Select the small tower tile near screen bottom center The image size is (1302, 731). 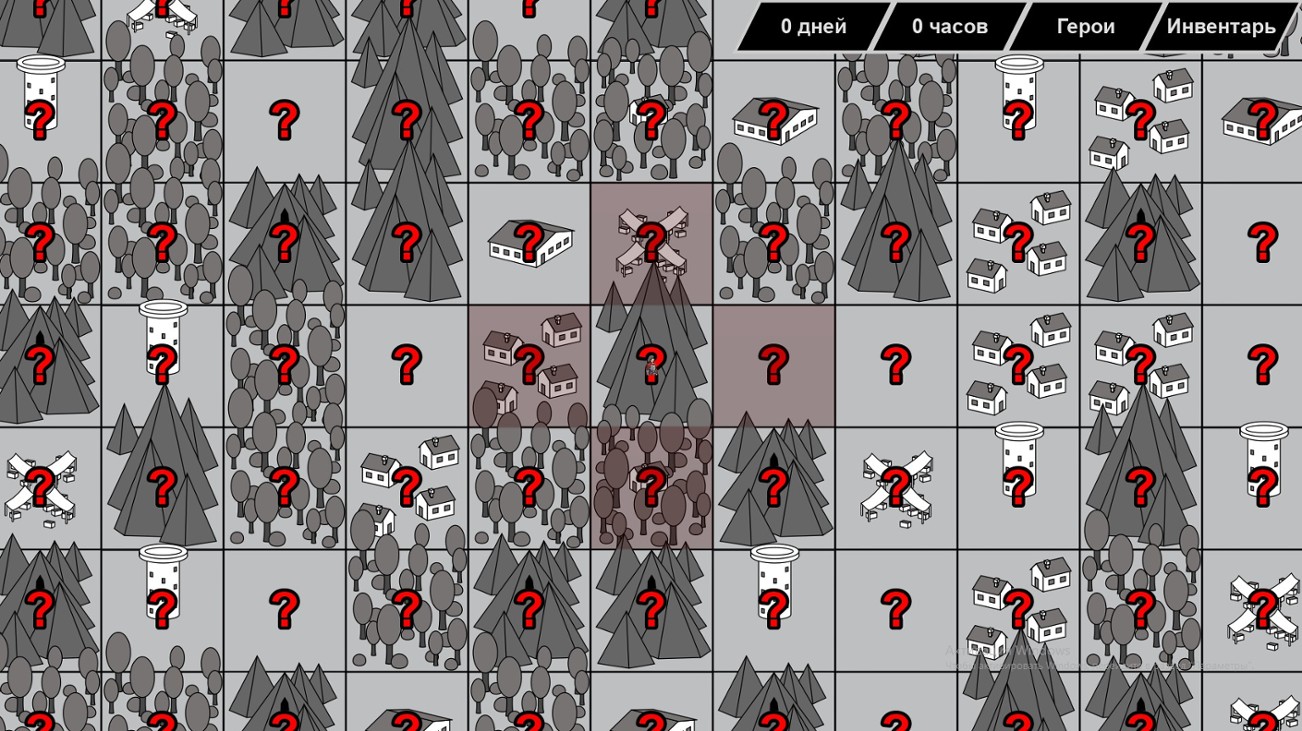tap(775, 600)
